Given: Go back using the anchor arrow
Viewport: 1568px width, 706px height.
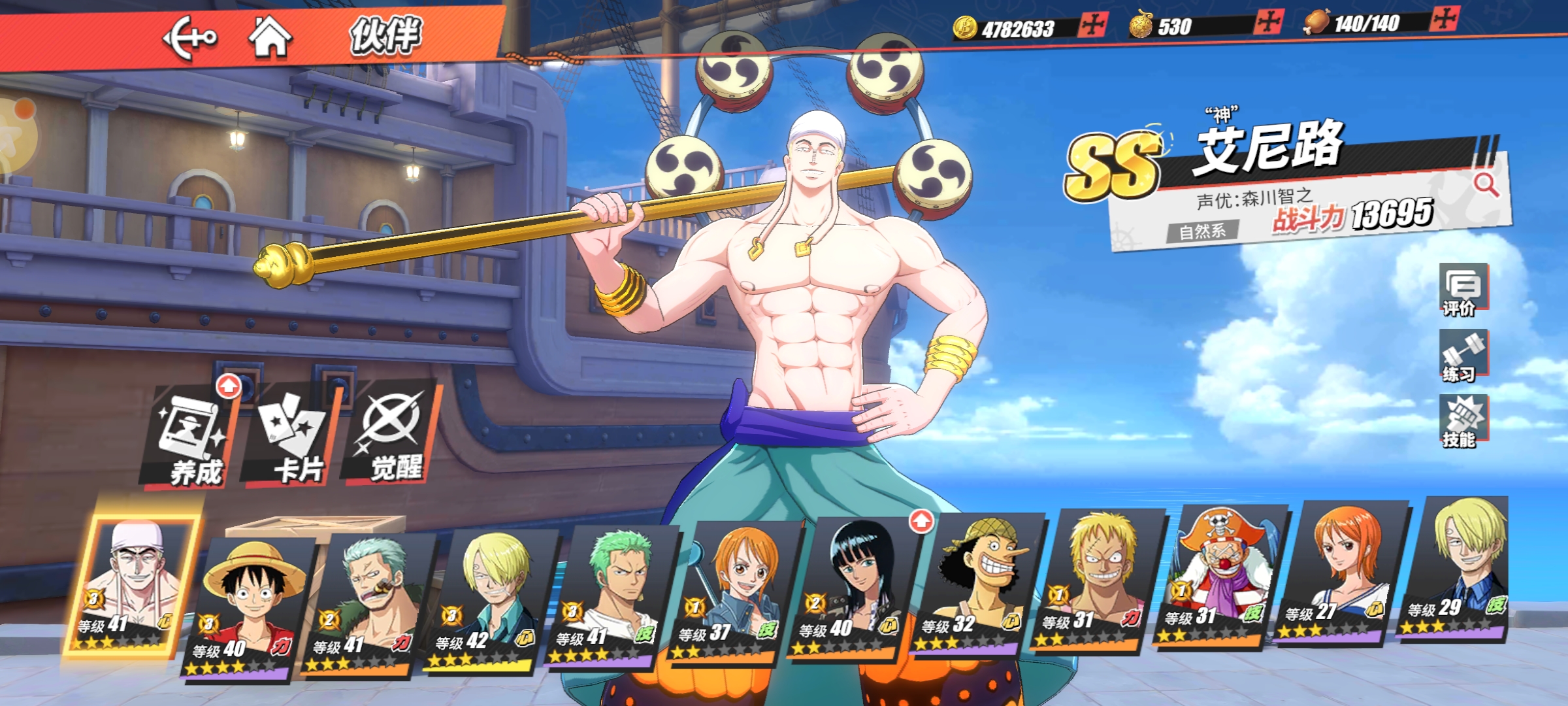Looking at the screenshot, I should tap(189, 38).
